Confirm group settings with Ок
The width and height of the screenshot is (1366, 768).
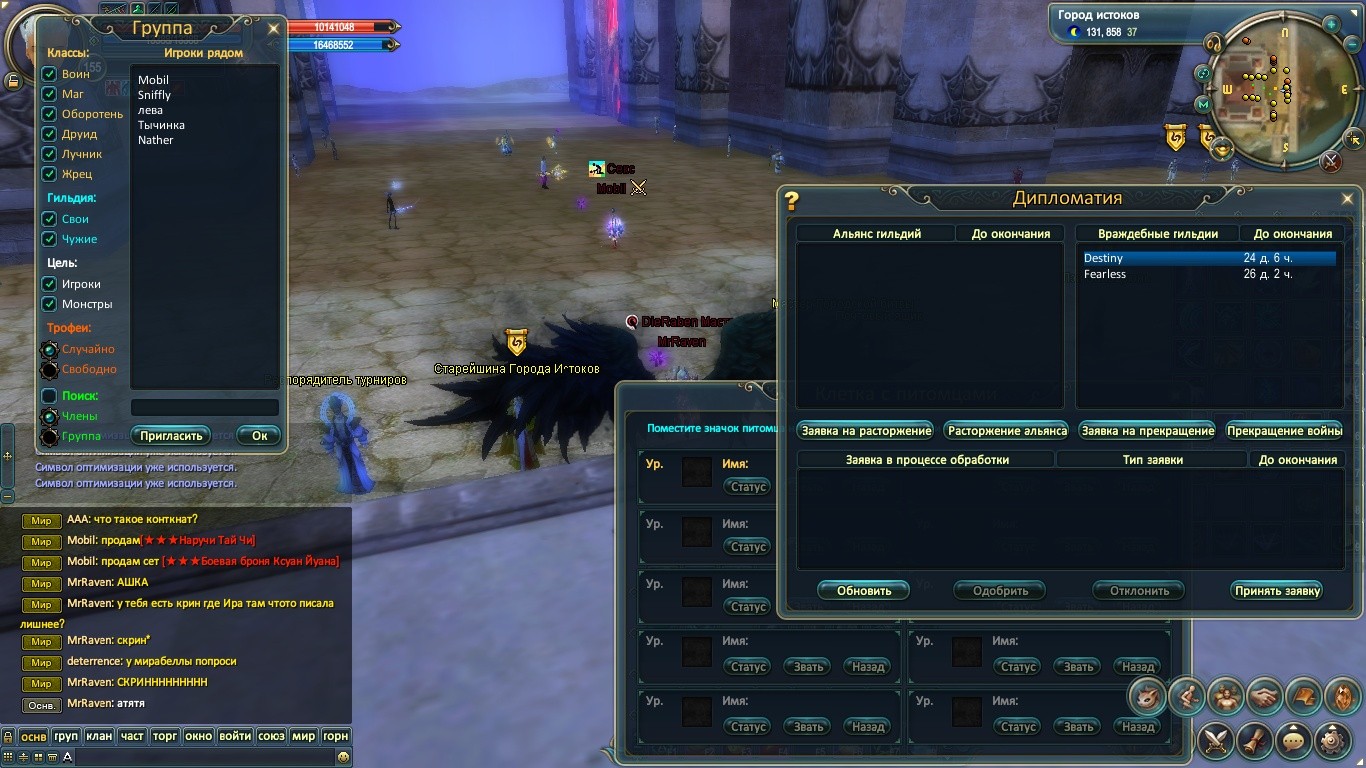259,436
